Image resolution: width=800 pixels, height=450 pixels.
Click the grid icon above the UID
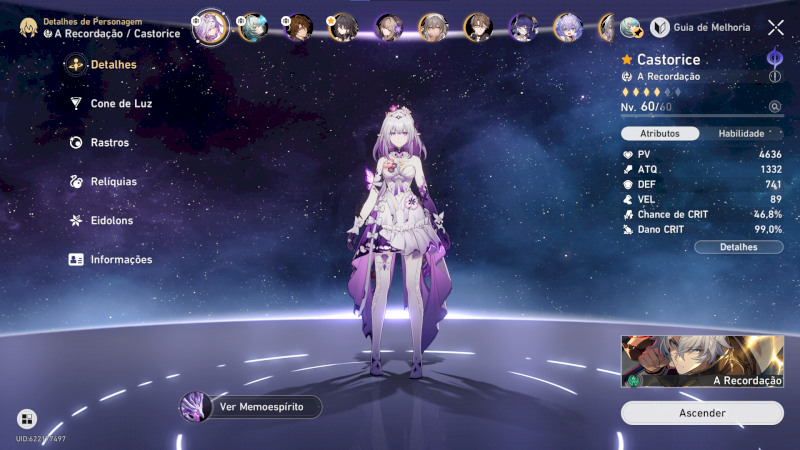27,419
